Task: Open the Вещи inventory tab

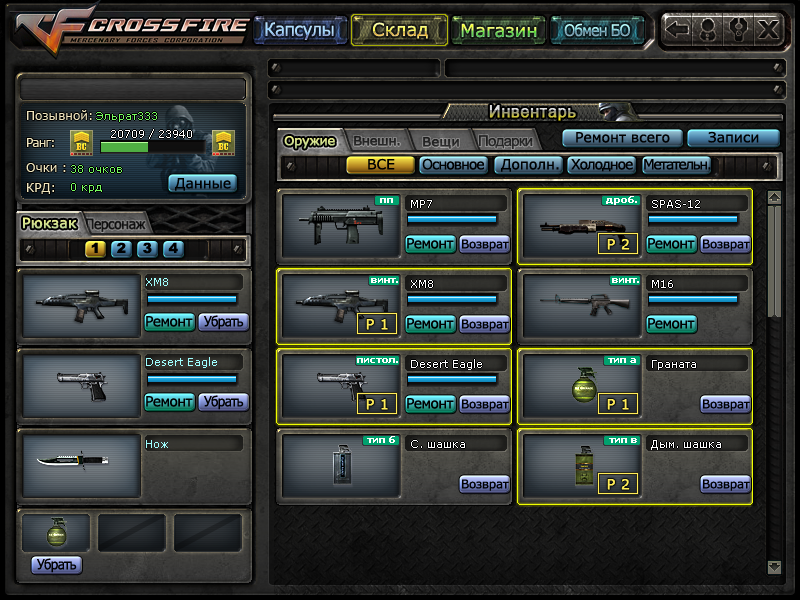Action: pos(440,141)
